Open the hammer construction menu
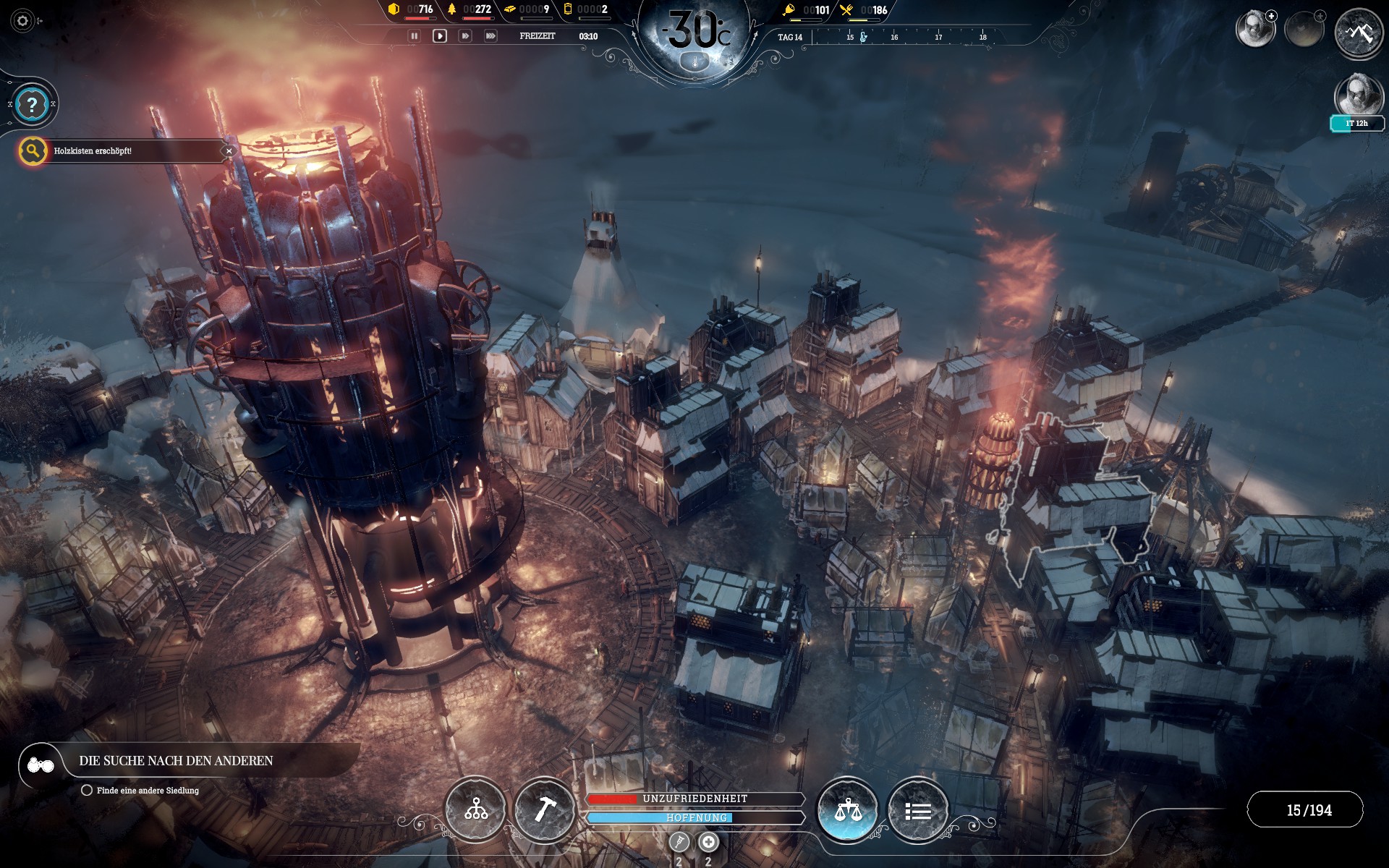1389x868 pixels. [544, 809]
